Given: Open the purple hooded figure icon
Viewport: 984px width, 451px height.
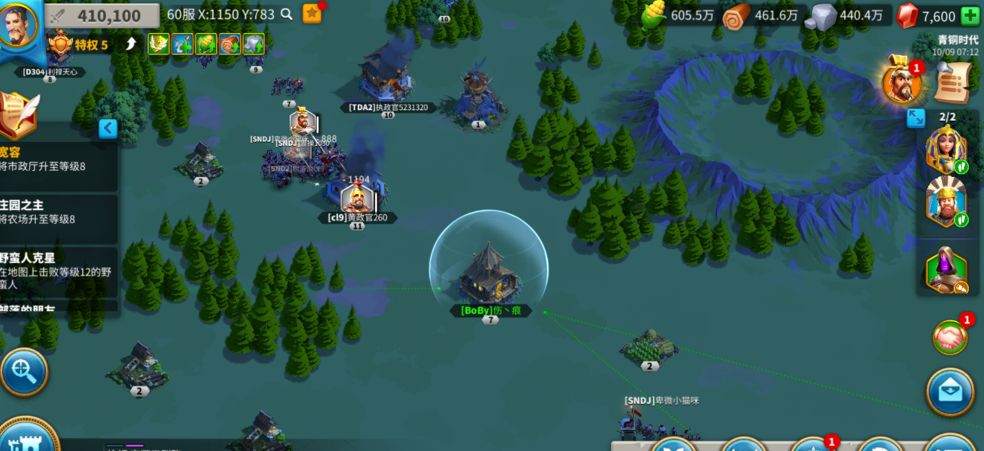Looking at the screenshot, I should pos(946,268).
